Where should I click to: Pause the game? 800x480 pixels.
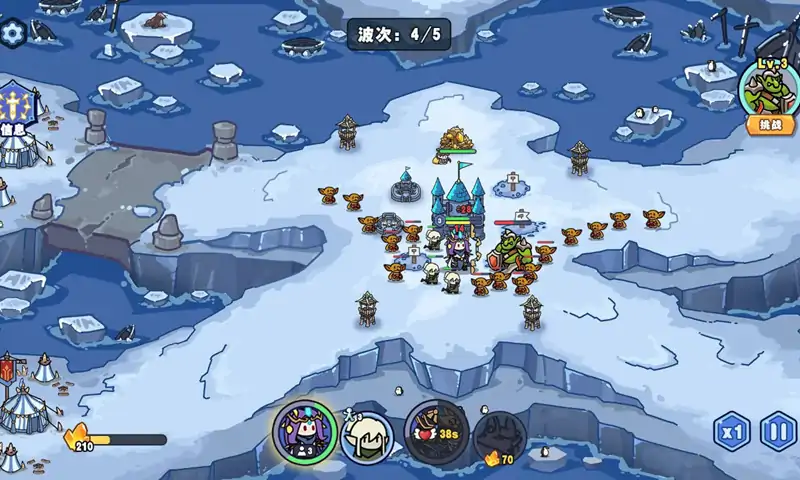click(778, 433)
